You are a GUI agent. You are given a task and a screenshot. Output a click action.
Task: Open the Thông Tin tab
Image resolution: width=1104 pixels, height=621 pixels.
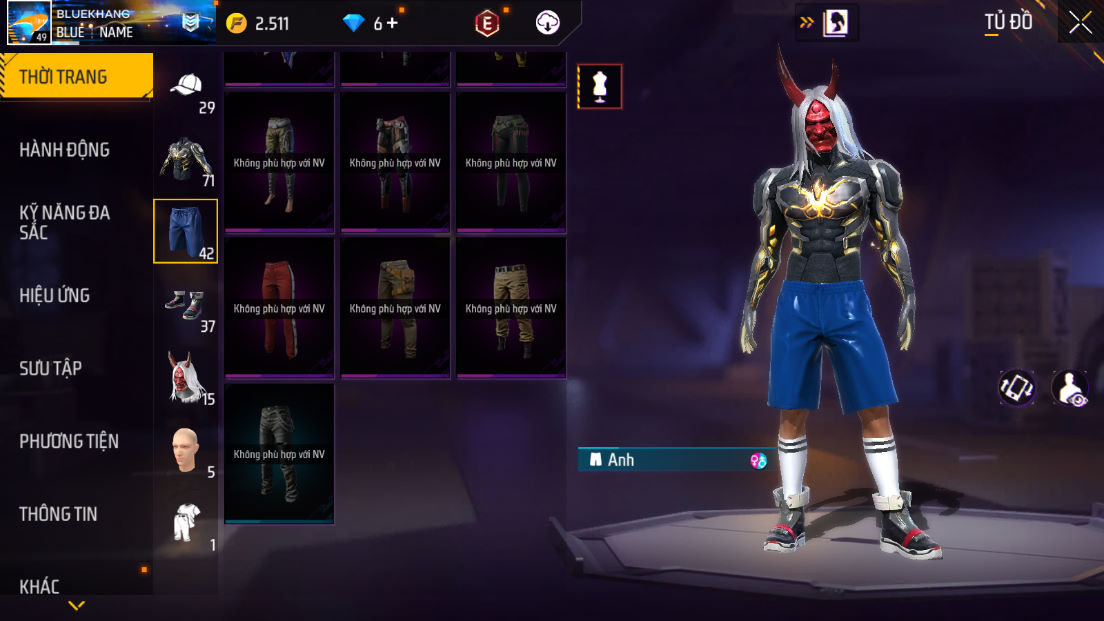point(58,514)
